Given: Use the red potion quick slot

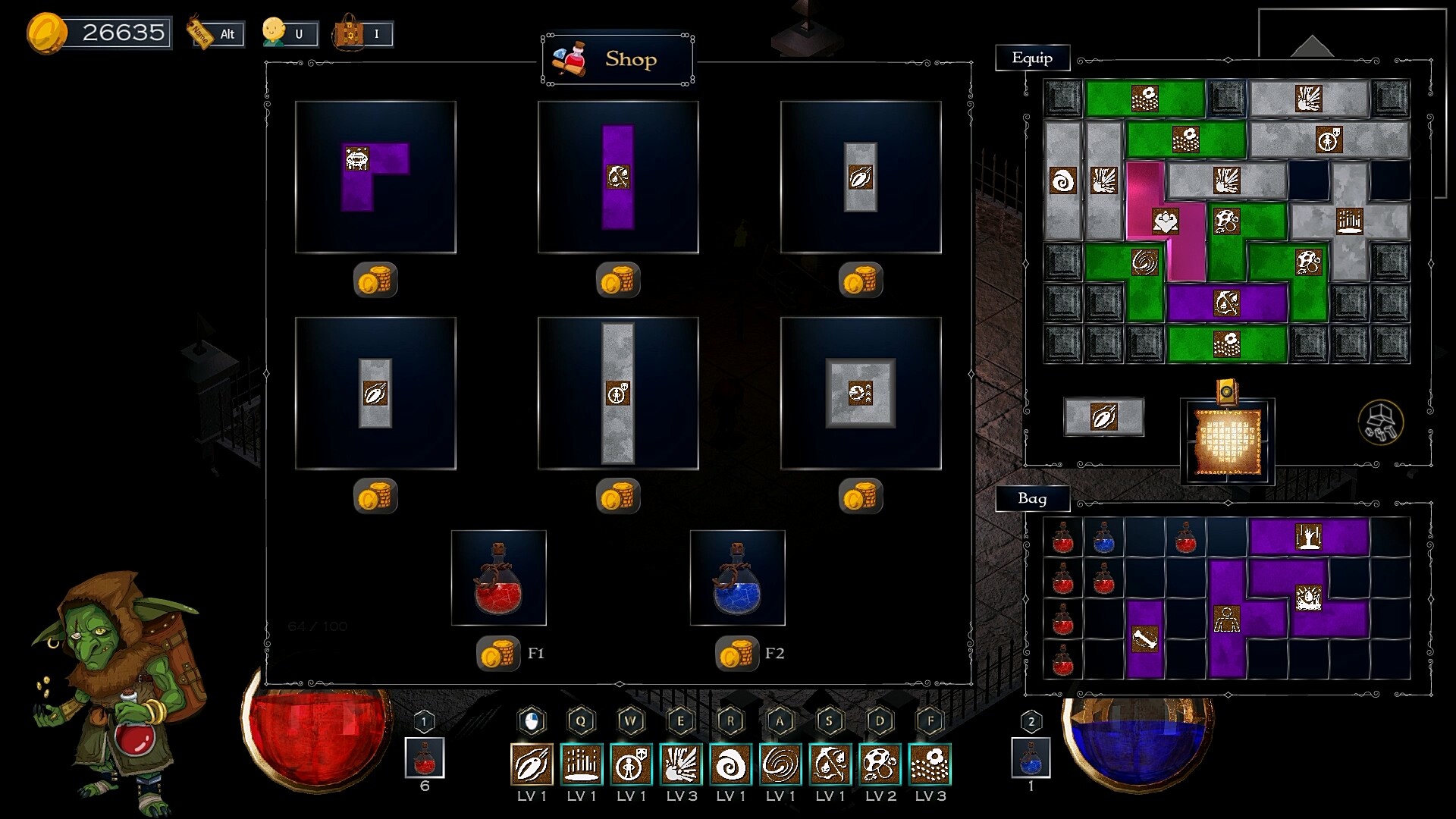Looking at the screenshot, I should [425, 758].
